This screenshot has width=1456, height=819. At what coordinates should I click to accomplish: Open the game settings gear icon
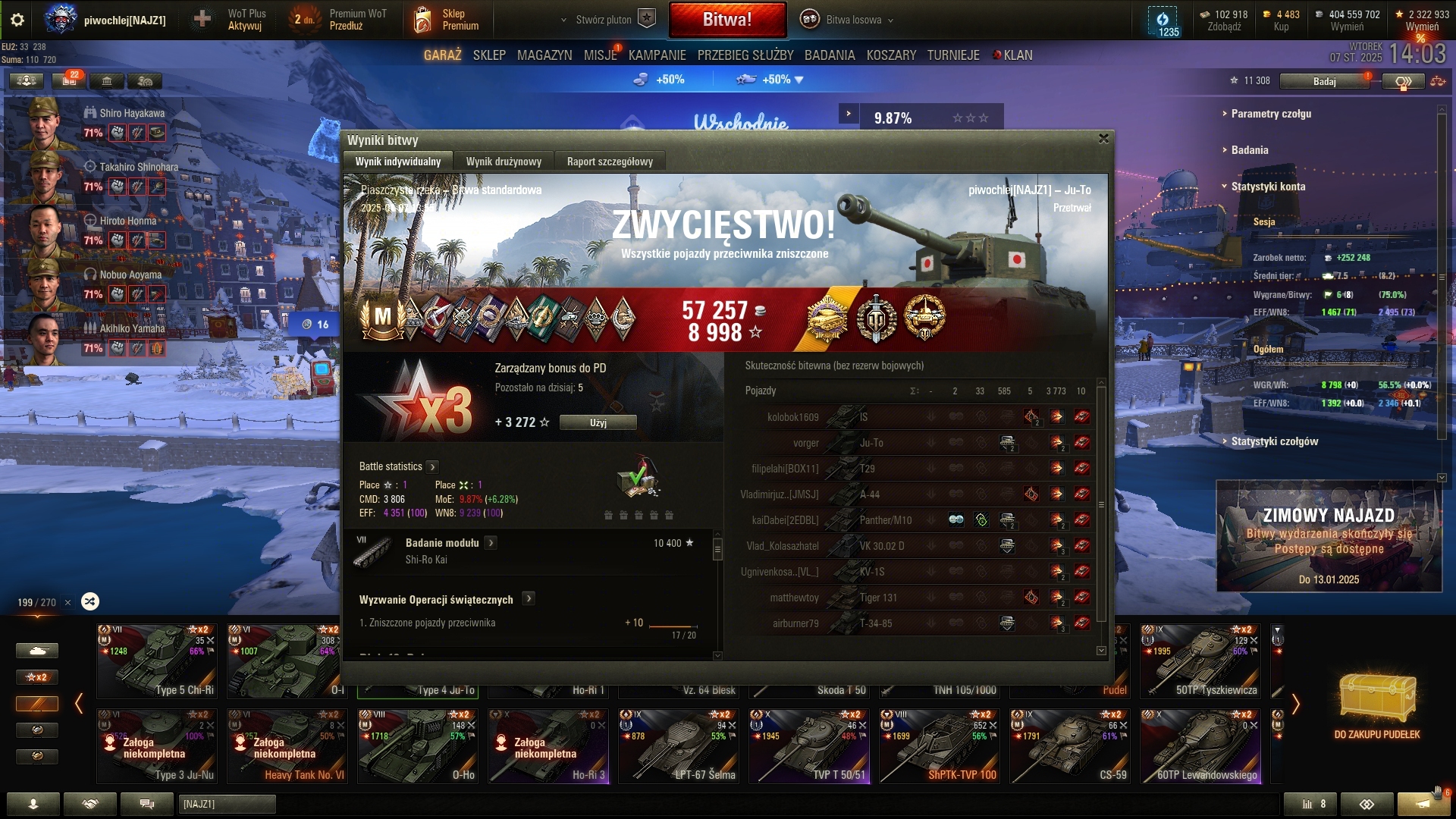point(17,20)
